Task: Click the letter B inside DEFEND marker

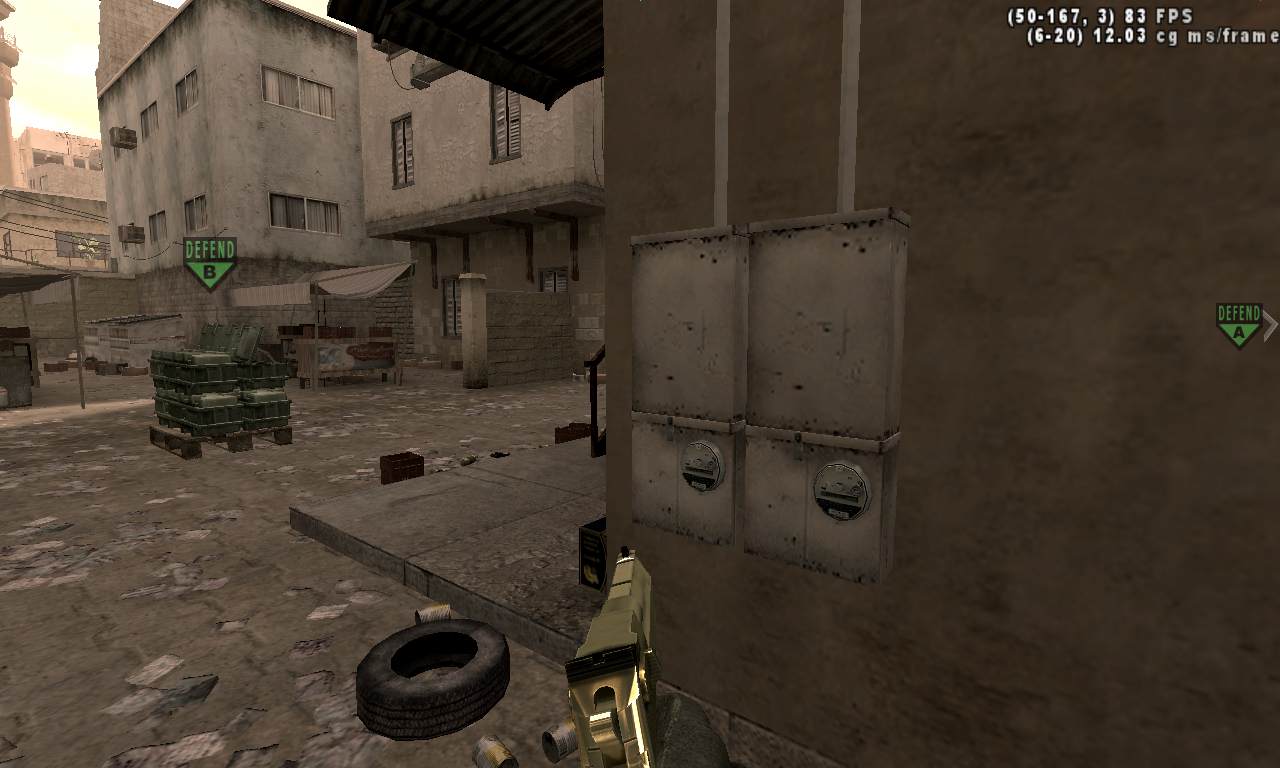Action: tap(209, 271)
